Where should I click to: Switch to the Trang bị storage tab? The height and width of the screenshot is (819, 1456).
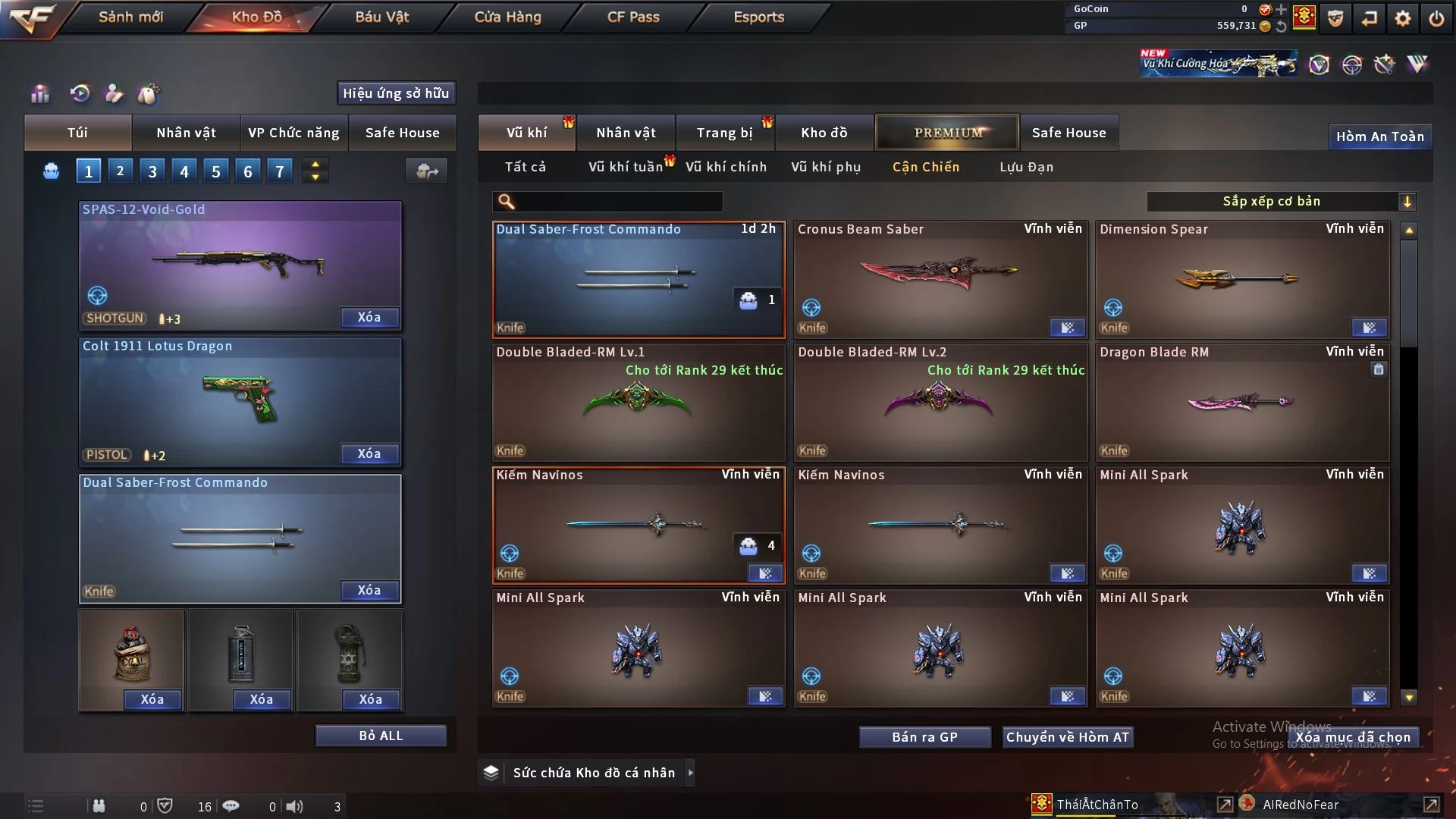tap(724, 133)
